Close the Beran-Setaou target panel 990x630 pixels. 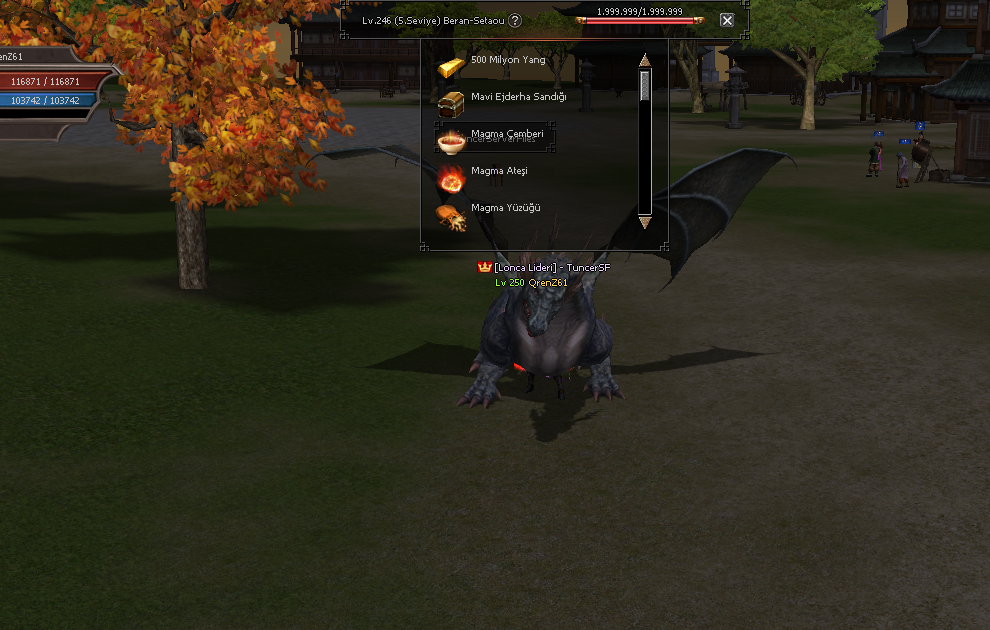click(x=727, y=20)
